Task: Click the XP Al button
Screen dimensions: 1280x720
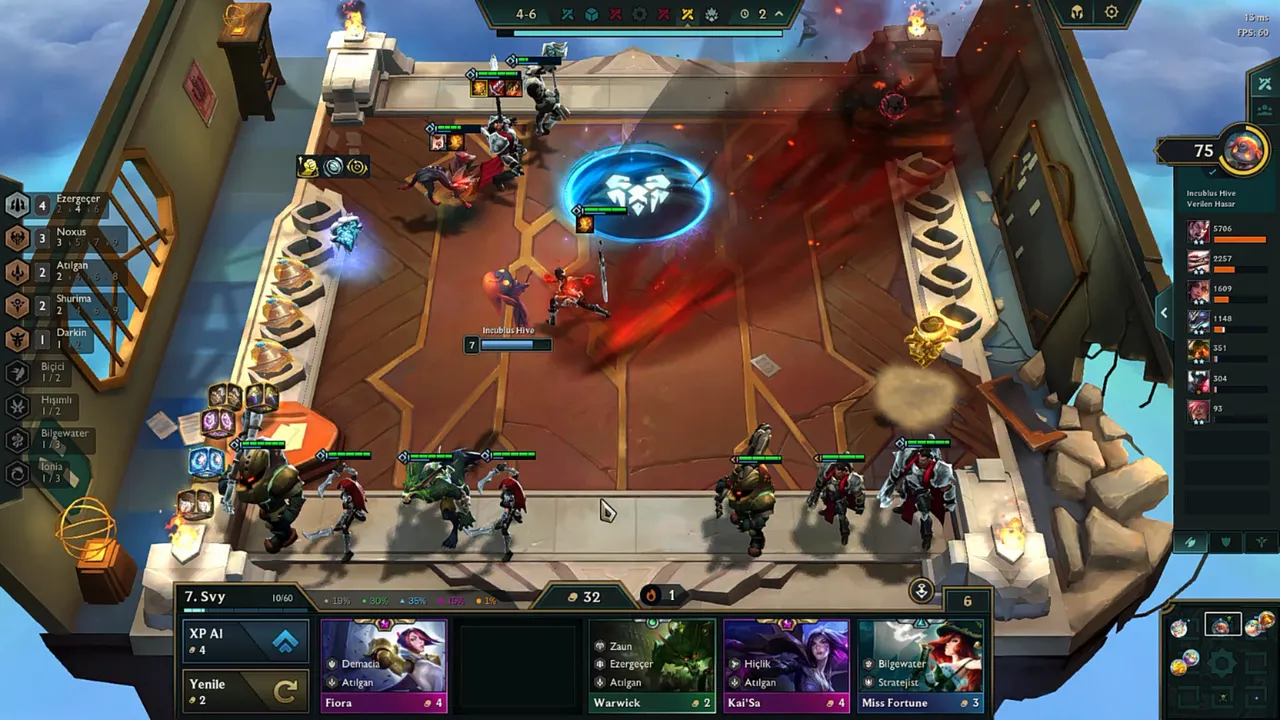Action: [245, 641]
